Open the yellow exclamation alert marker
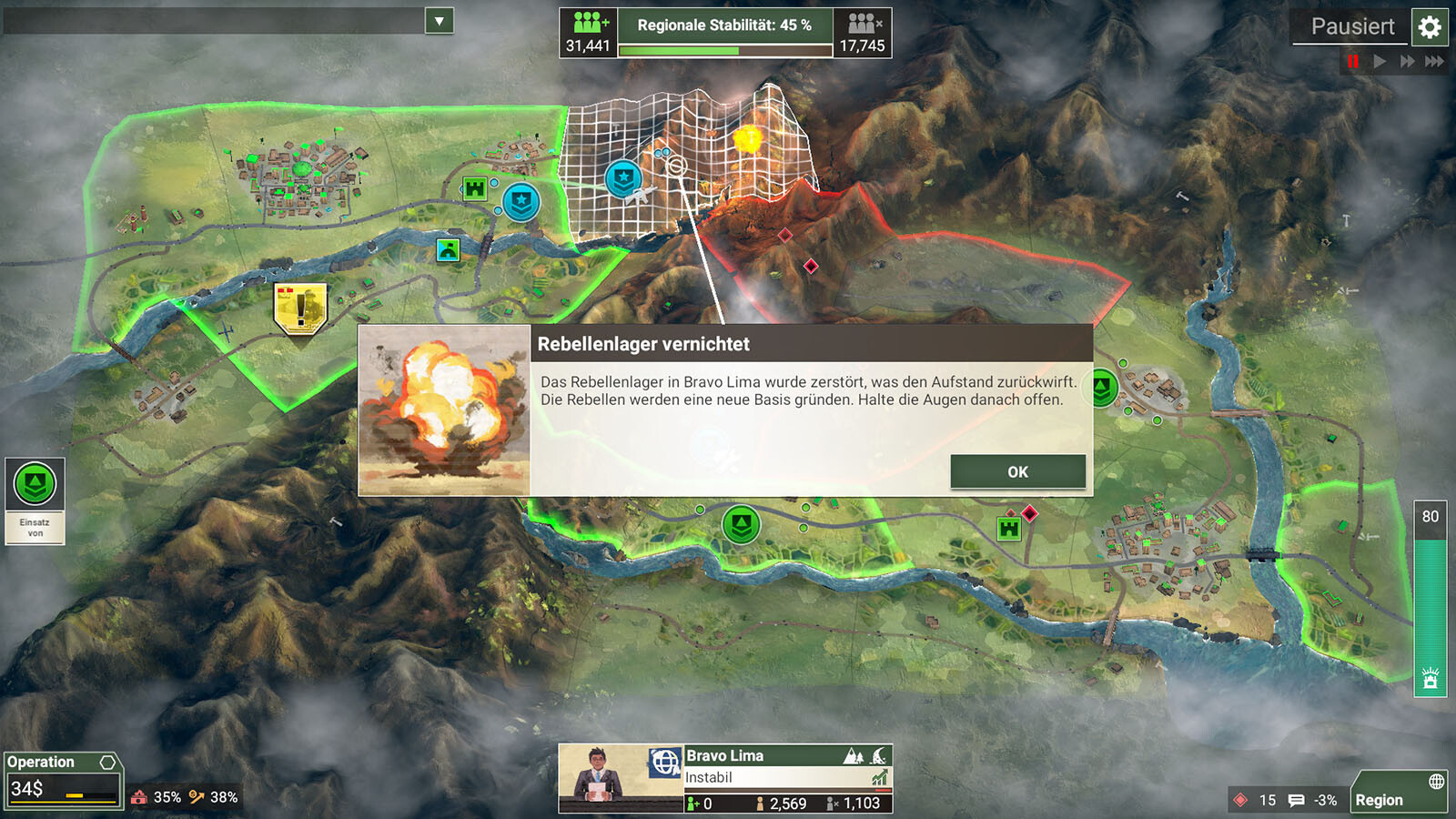This screenshot has height=819, width=1456. pyautogui.click(x=300, y=308)
